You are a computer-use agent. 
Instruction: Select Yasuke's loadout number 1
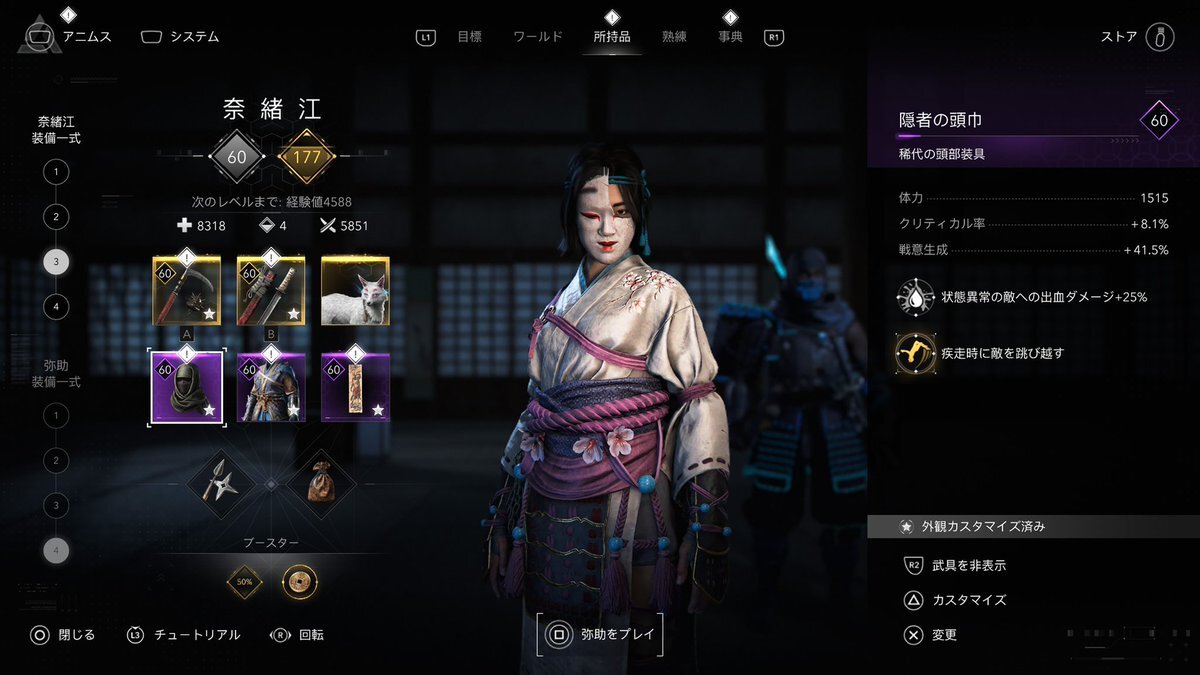[x=56, y=415]
